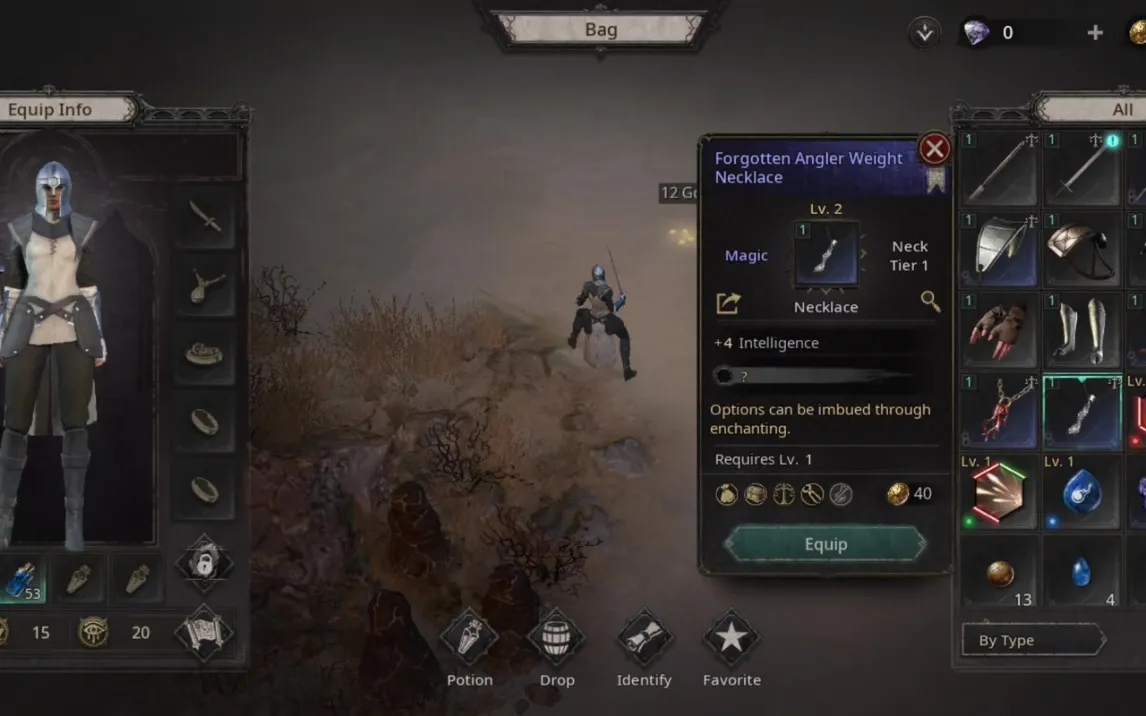Open the Potion action

pyautogui.click(x=469, y=639)
